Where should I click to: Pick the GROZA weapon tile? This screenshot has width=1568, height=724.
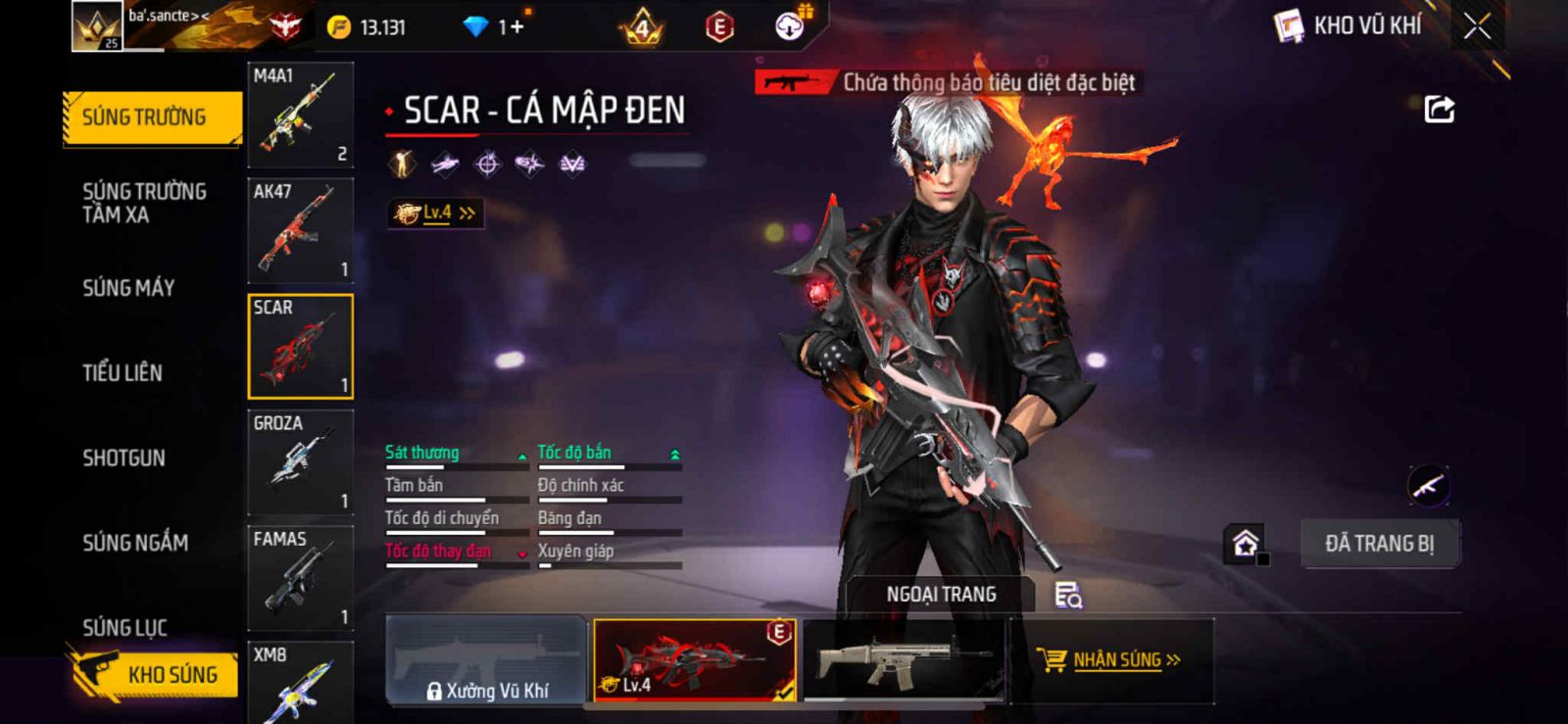[x=300, y=461]
